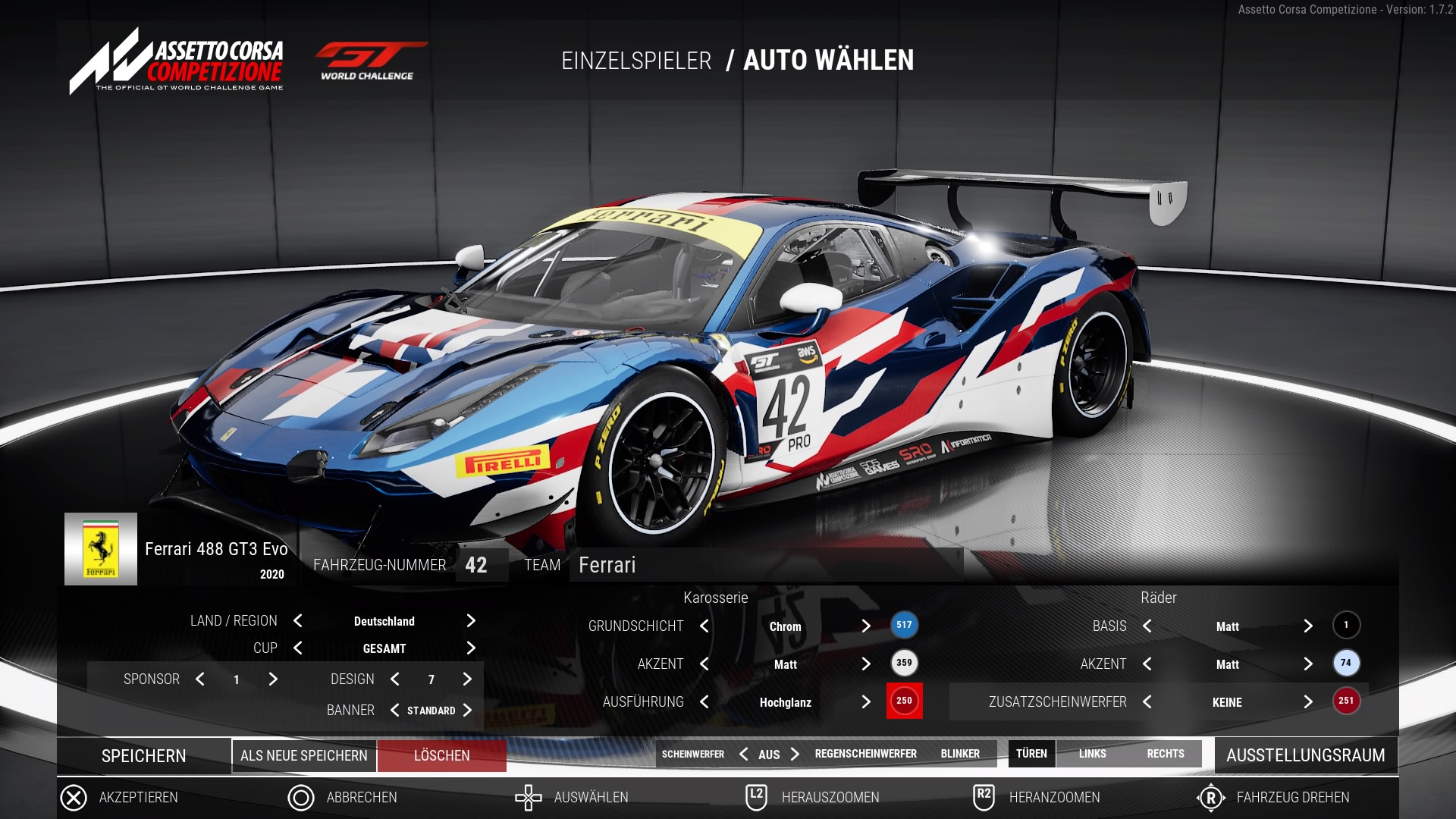Save the car with SPEICHERN
The width and height of the screenshot is (1456, 819).
pos(143,756)
